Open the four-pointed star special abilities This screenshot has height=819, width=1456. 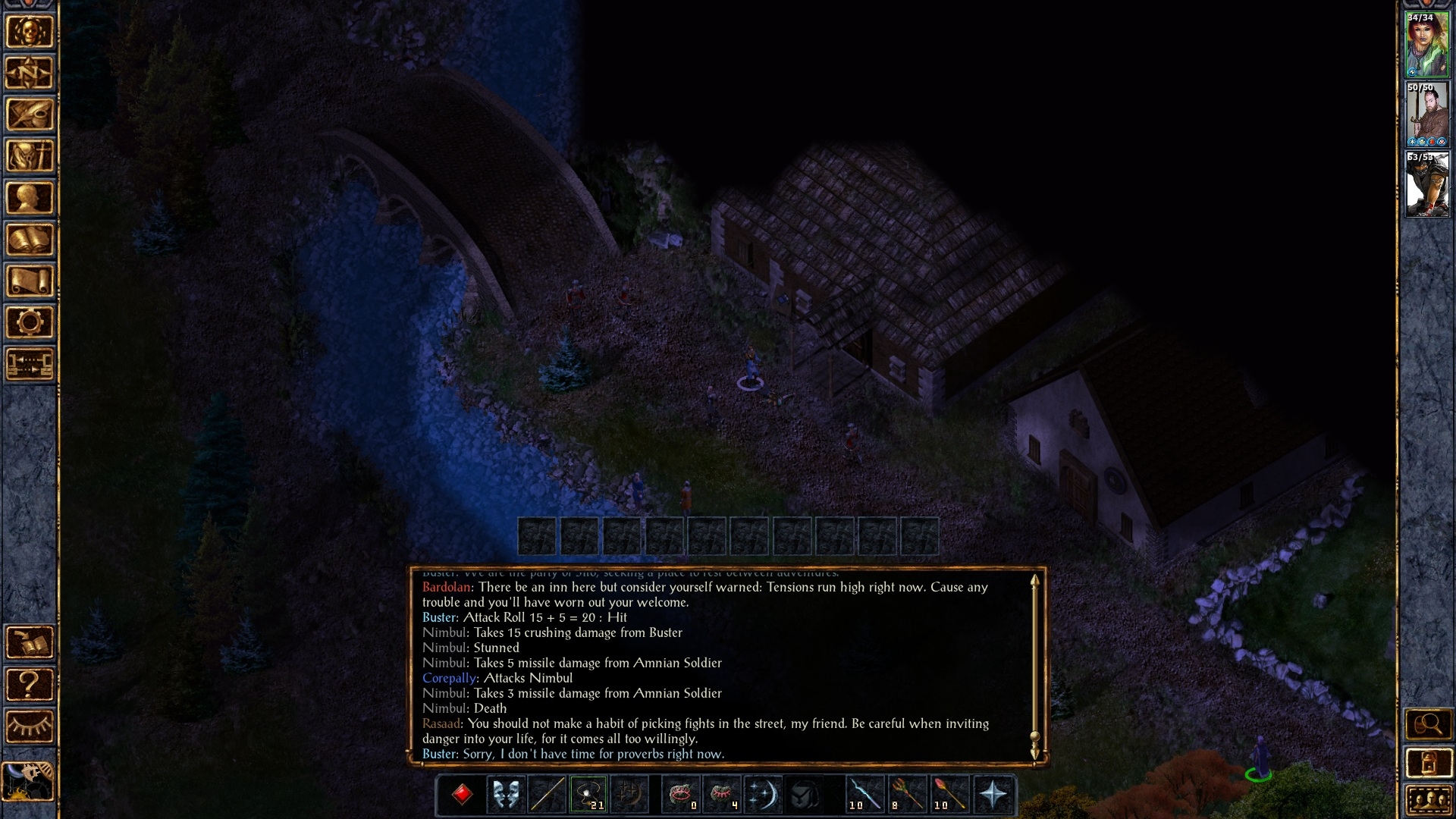993,795
